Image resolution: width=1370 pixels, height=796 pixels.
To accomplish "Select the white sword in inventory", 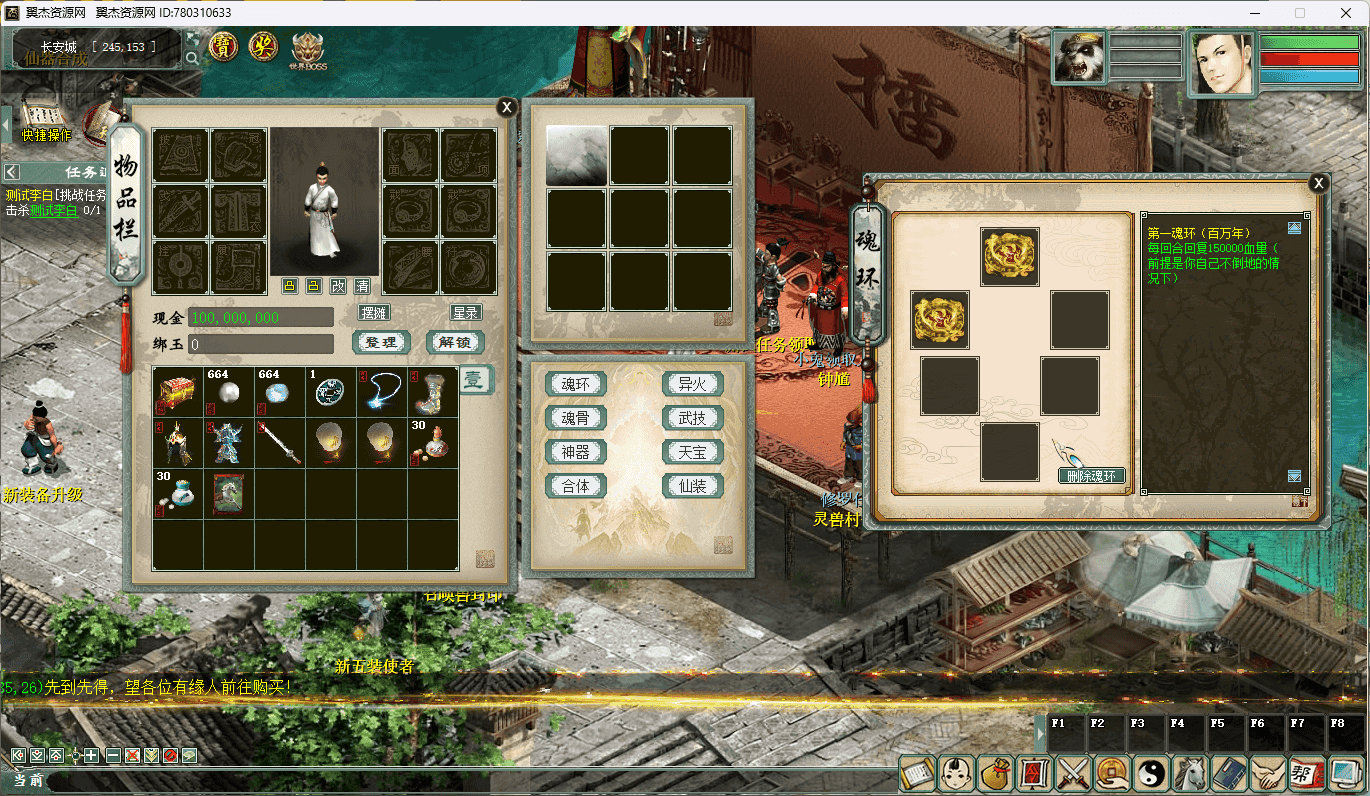I will [280, 443].
